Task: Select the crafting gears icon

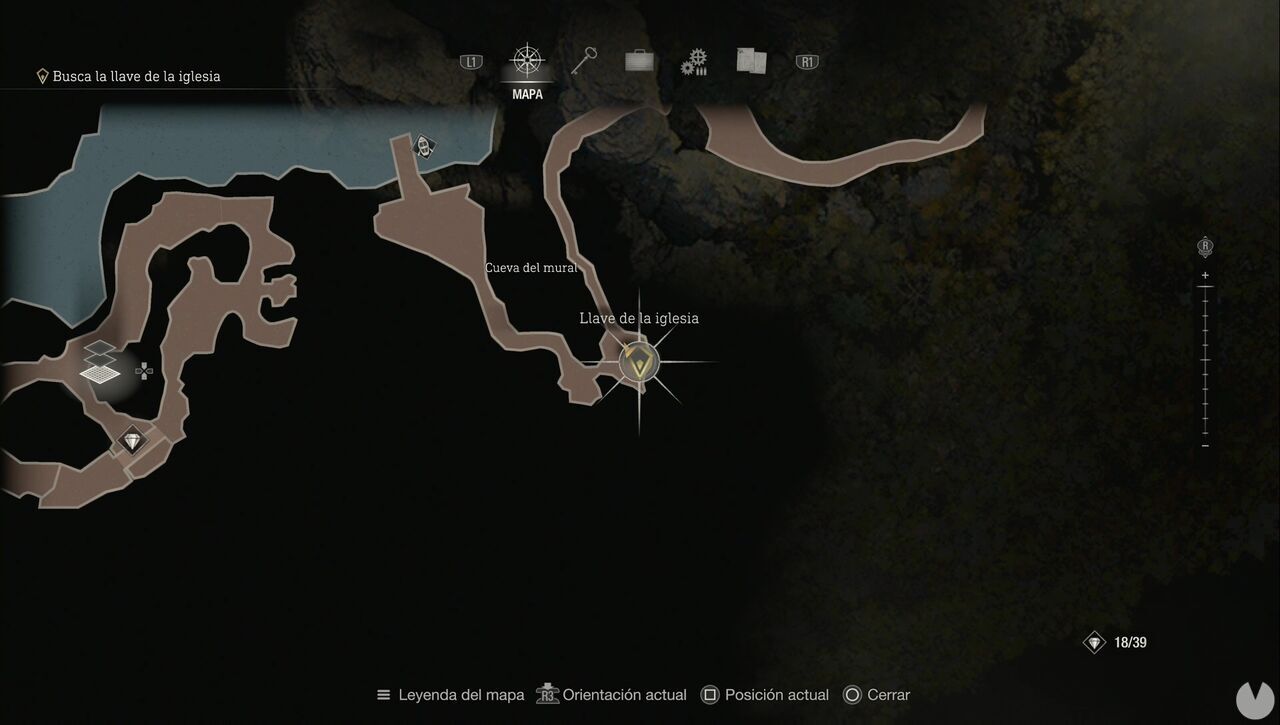Action: pos(693,60)
